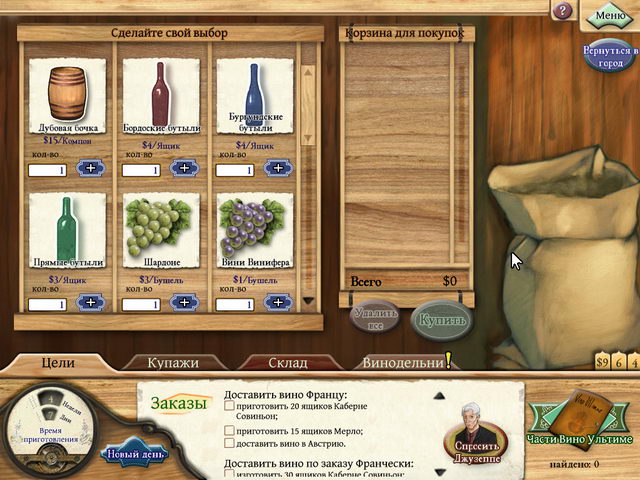Click the purple question mark help button
Viewport: 640px width, 480px height.
(x=563, y=11)
